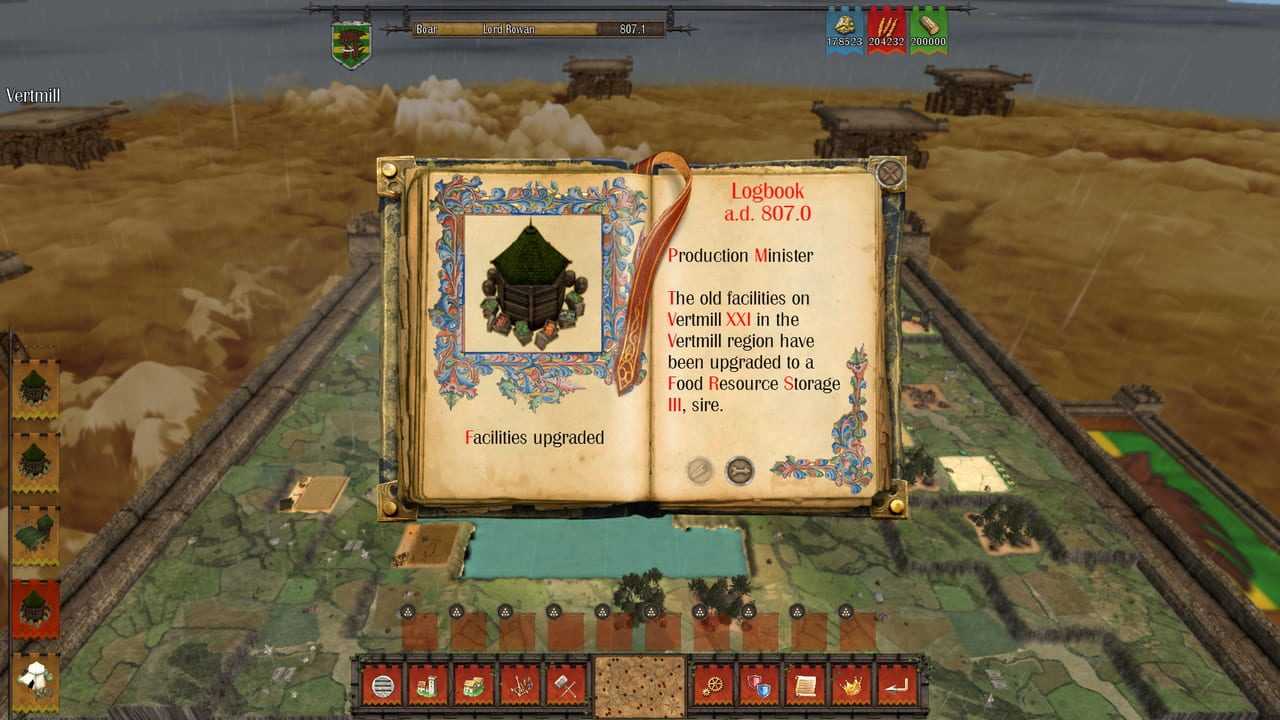The image size is (1280, 720).
Task: Choose the sailing ship banner
Action: point(519,686)
